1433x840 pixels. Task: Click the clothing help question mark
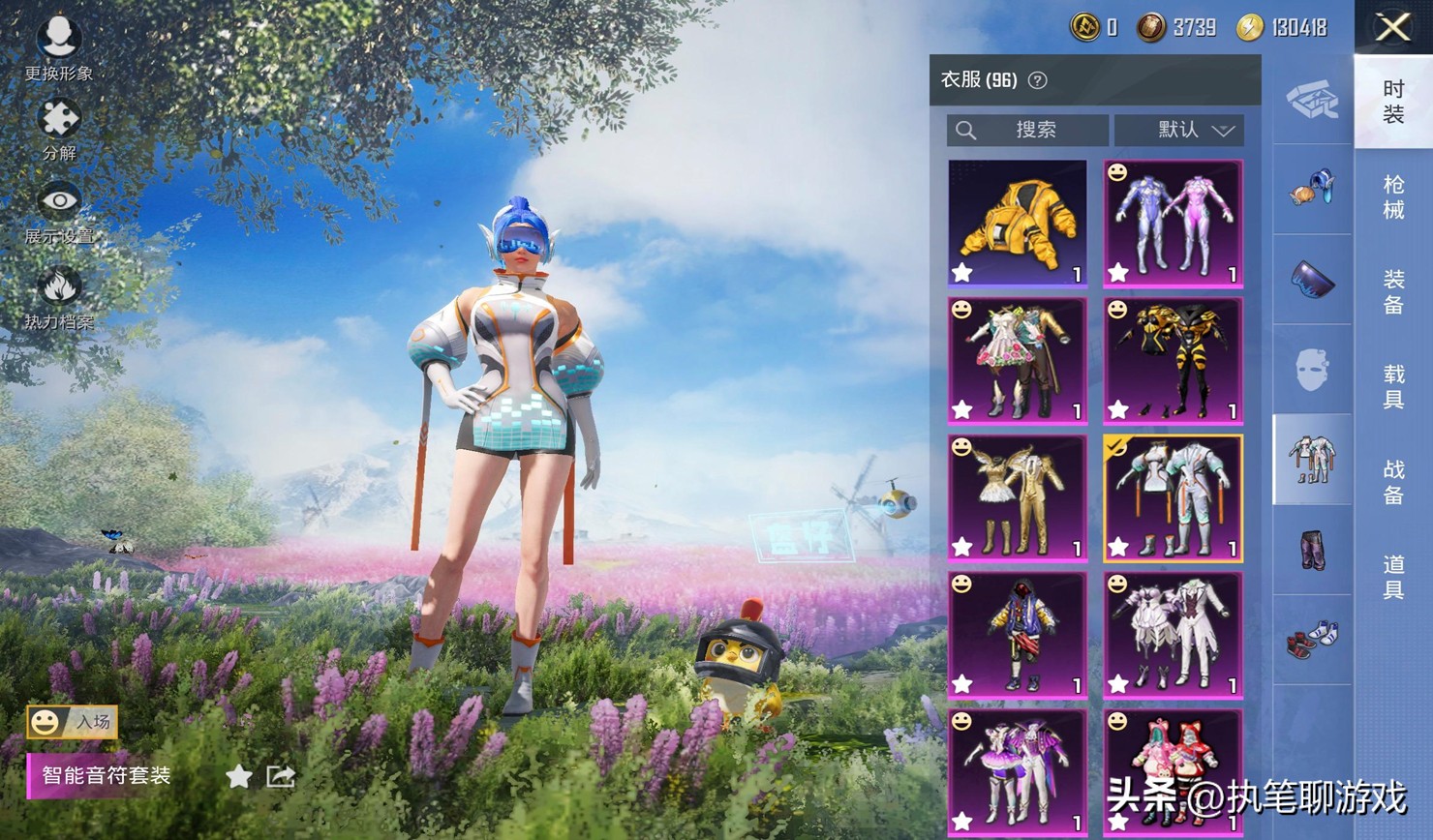click(1037, 80)
